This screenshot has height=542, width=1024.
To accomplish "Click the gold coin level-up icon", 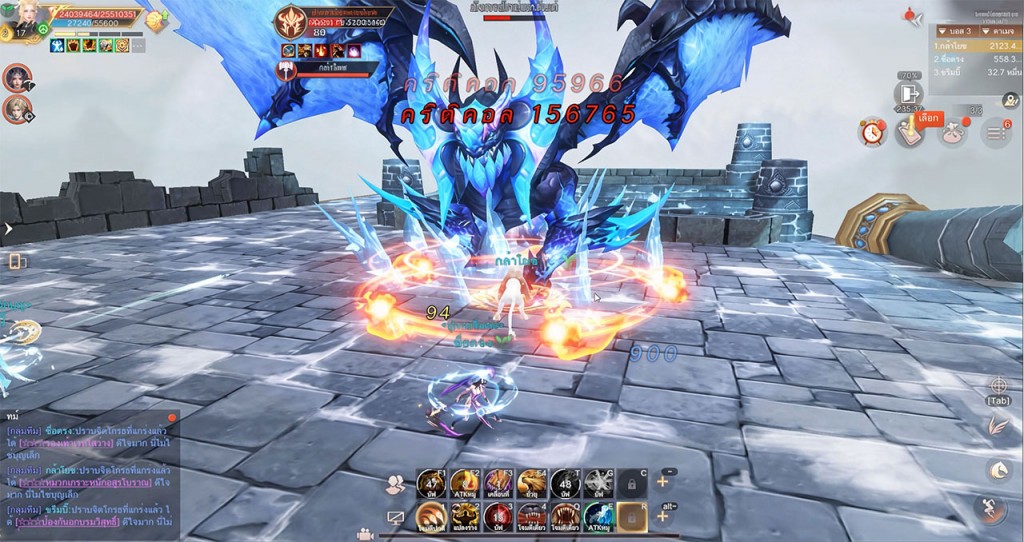I will point(155,21).
